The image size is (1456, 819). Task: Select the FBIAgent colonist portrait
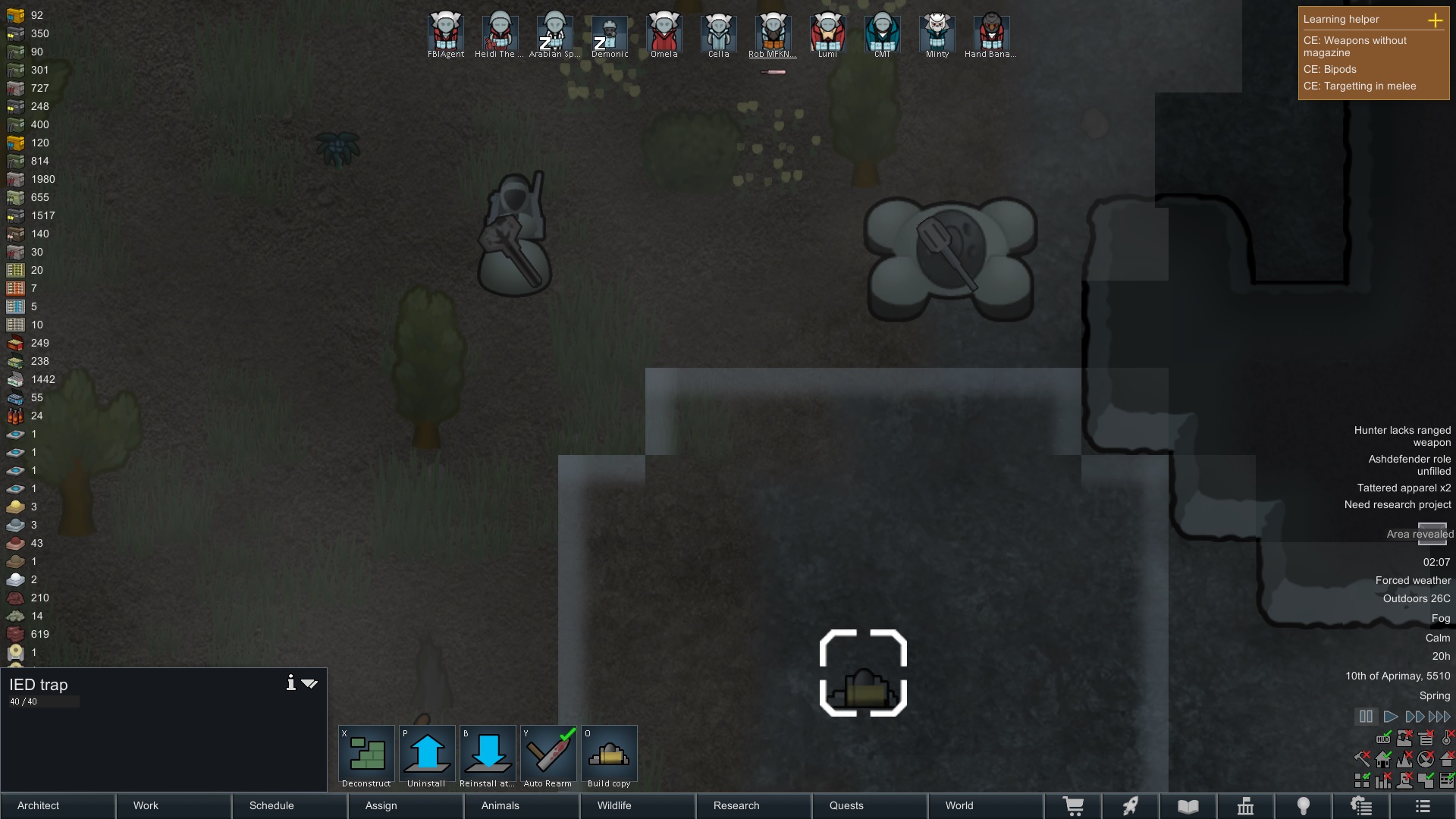tap(446, 32)
